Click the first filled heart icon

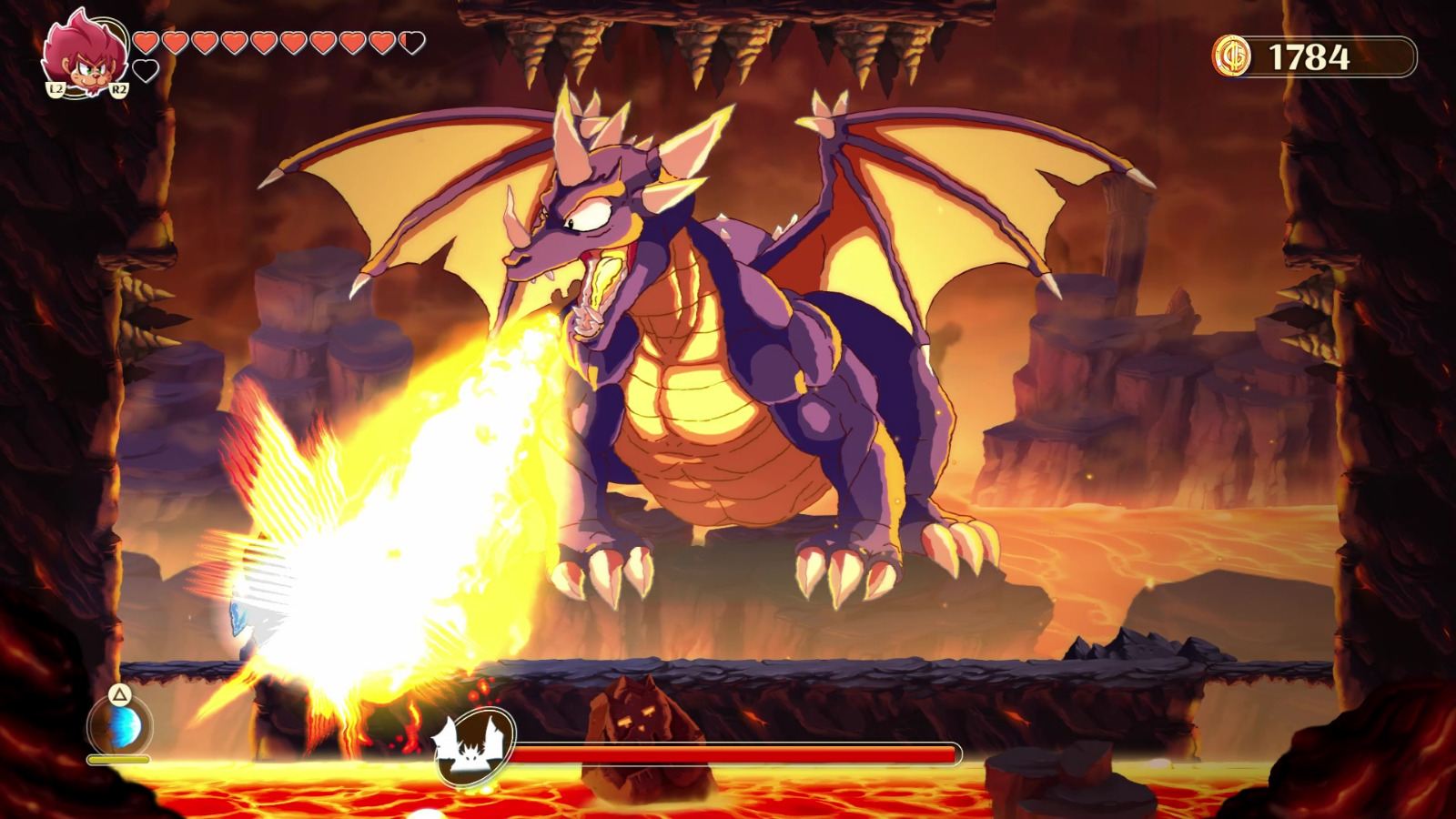coord(144,40)
